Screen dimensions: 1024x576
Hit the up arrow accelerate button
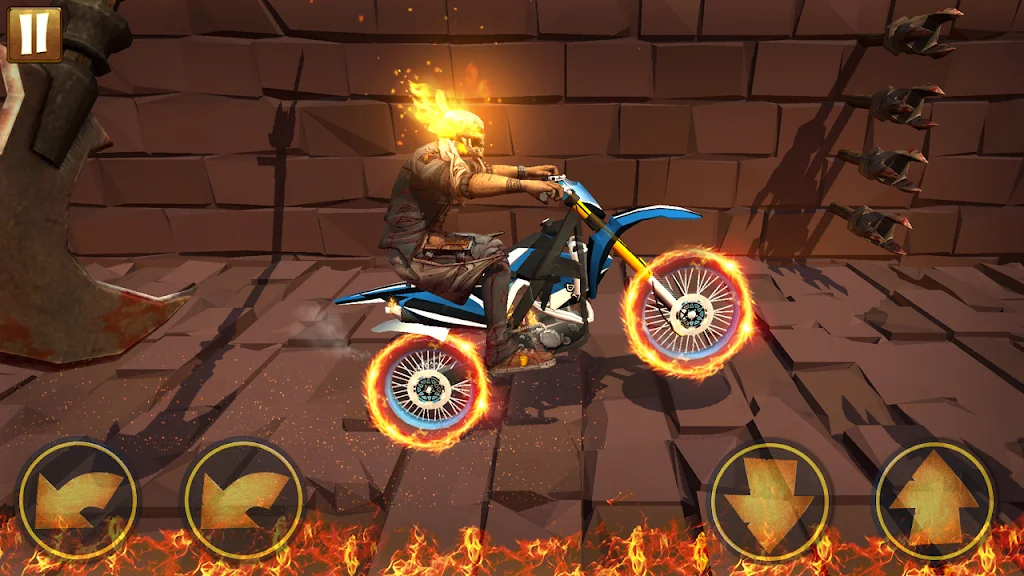934,499
